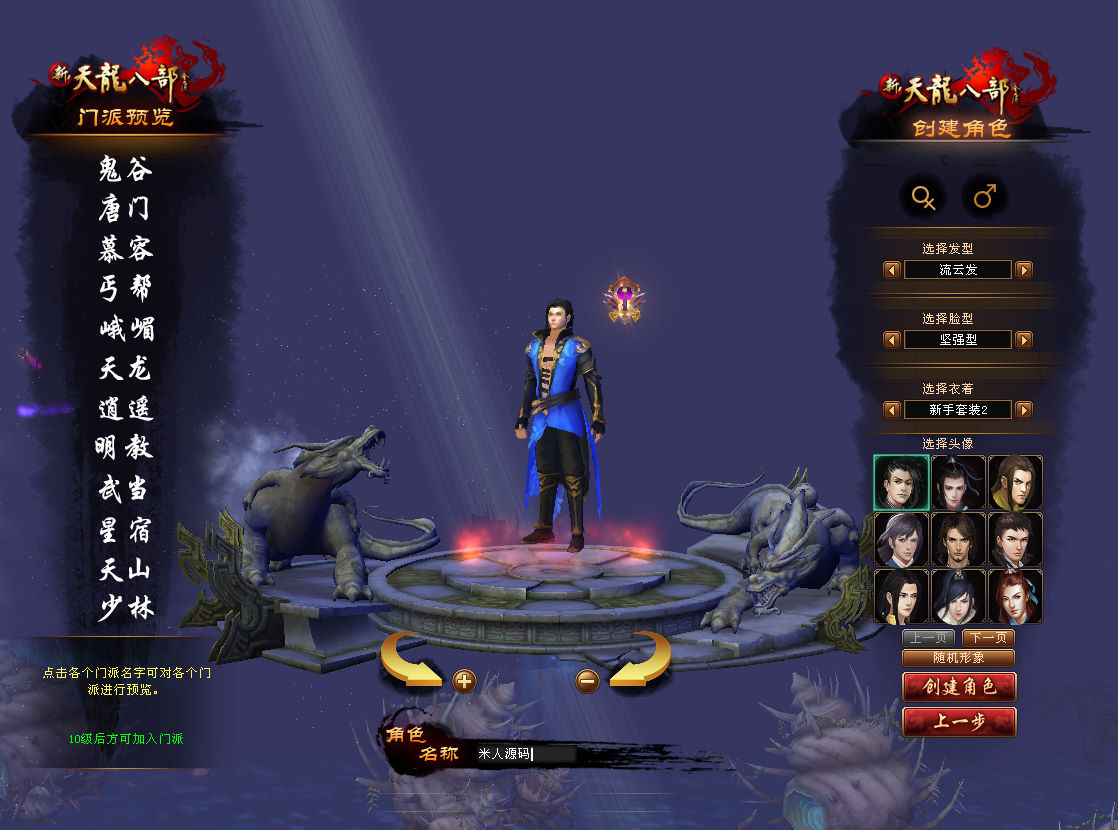
Task: Choose the 峨嵋 sect preview
Action: point(126,328)
